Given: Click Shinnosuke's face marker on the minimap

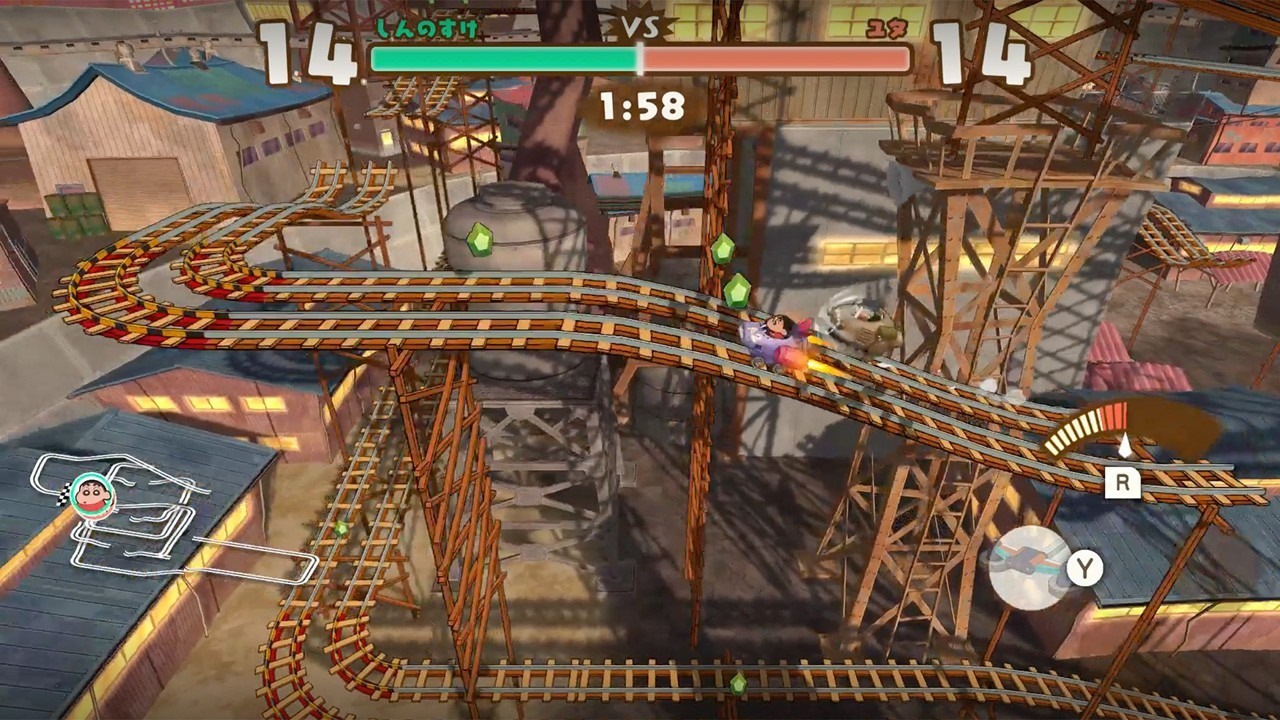Looking at the screenshot, I should pos(93,495).
